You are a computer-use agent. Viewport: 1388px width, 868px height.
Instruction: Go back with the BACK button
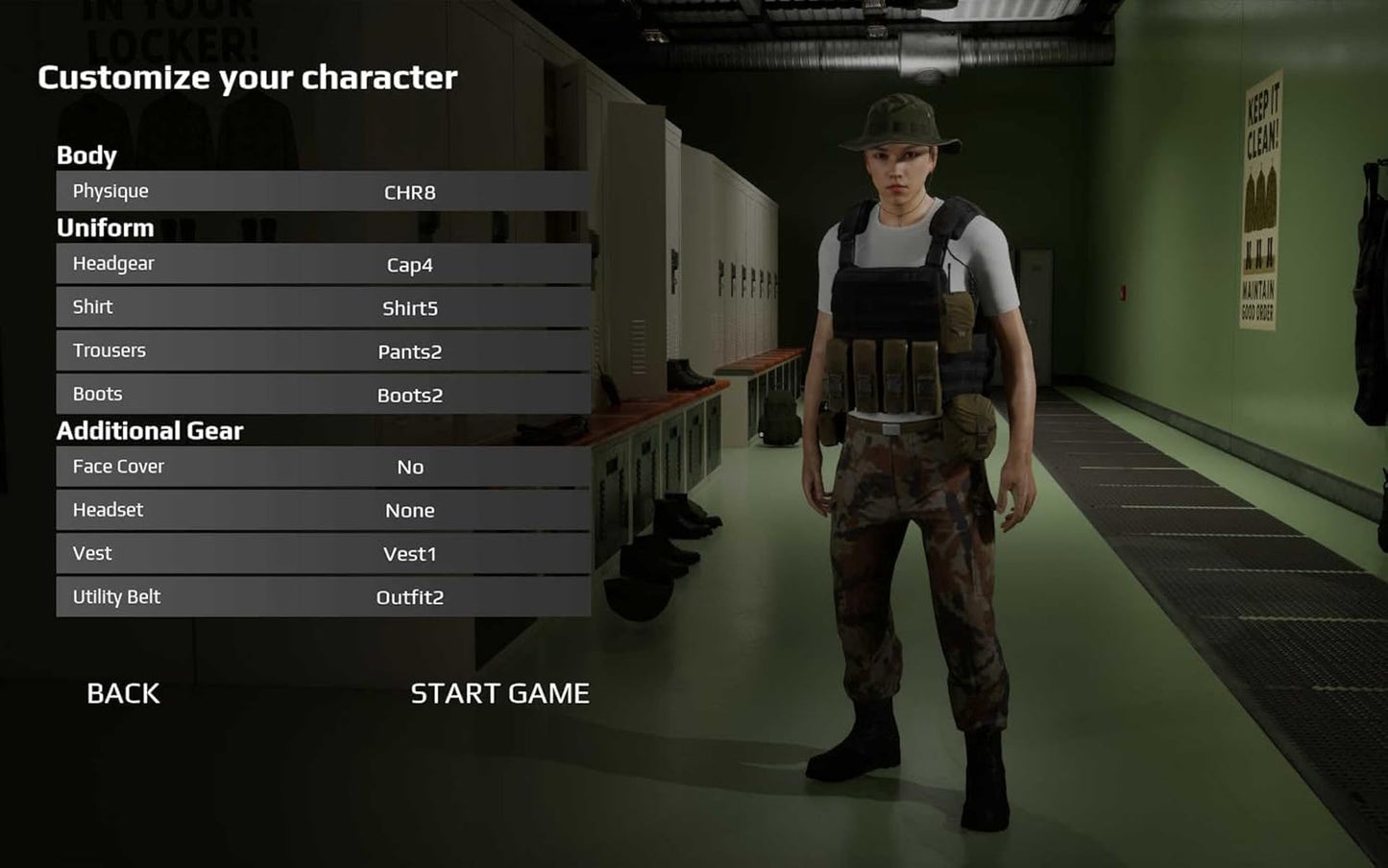point(123,693)
